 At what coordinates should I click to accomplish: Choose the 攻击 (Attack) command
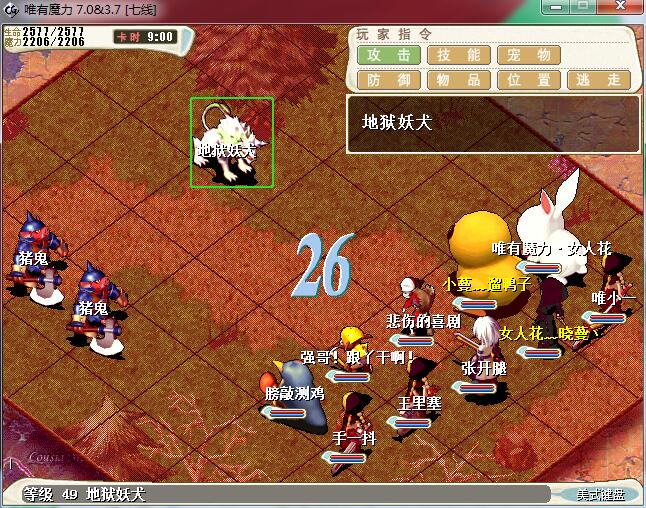(x=389, y=55)
